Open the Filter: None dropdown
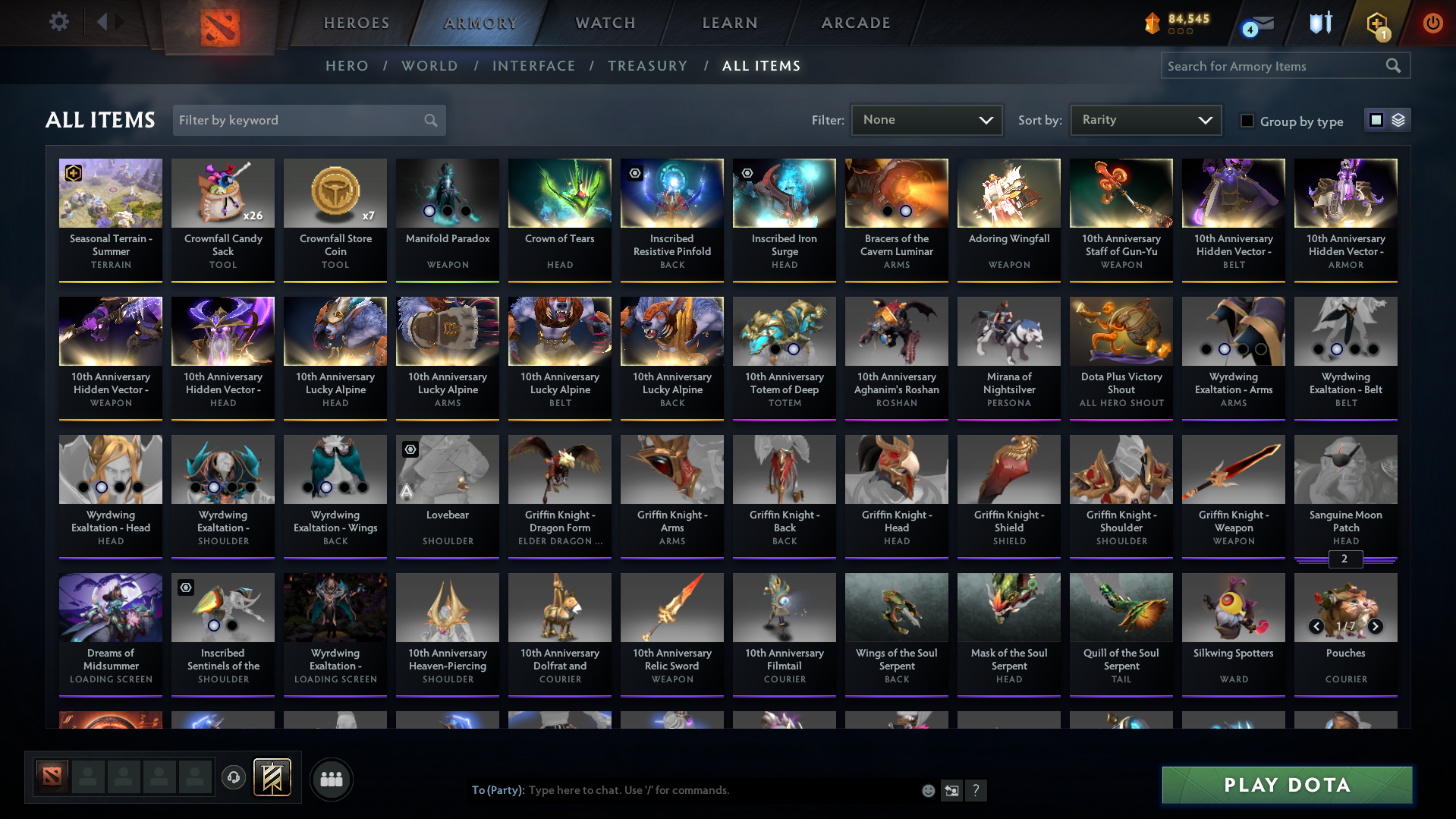1456x819 pixels. click(926, 119)
